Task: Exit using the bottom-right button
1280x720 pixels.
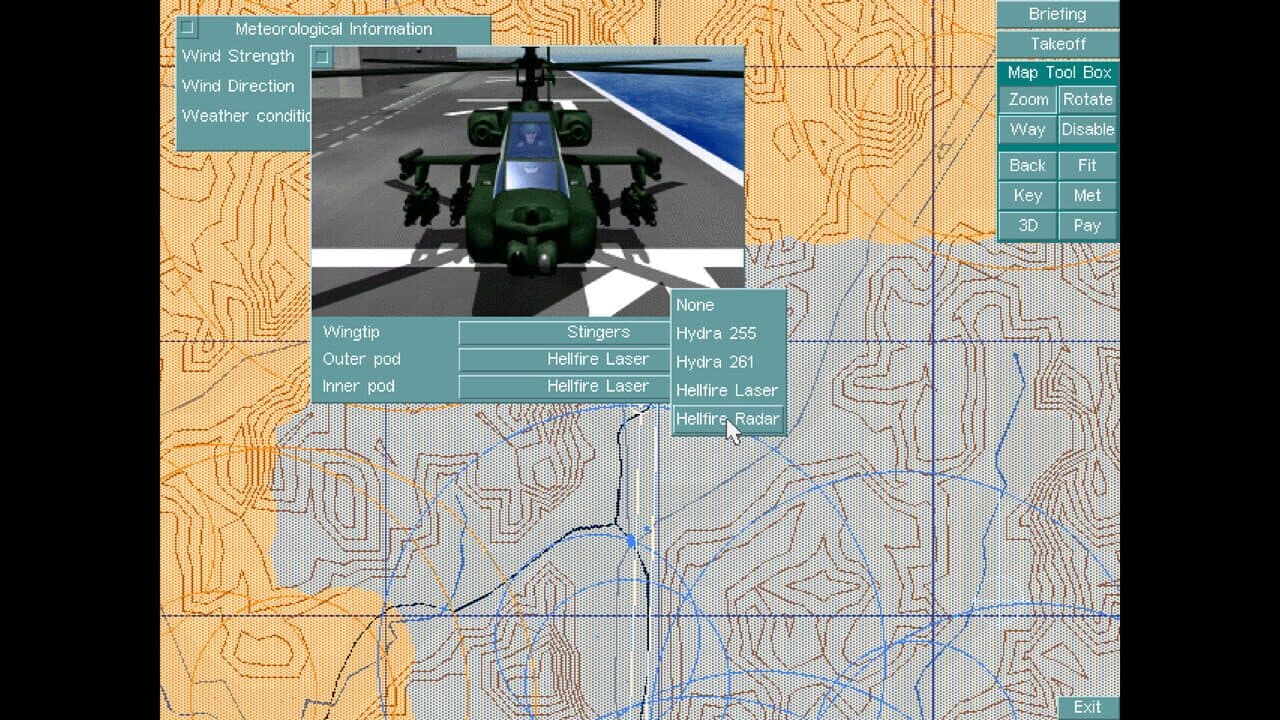Action: click(x=1087, y=706)
